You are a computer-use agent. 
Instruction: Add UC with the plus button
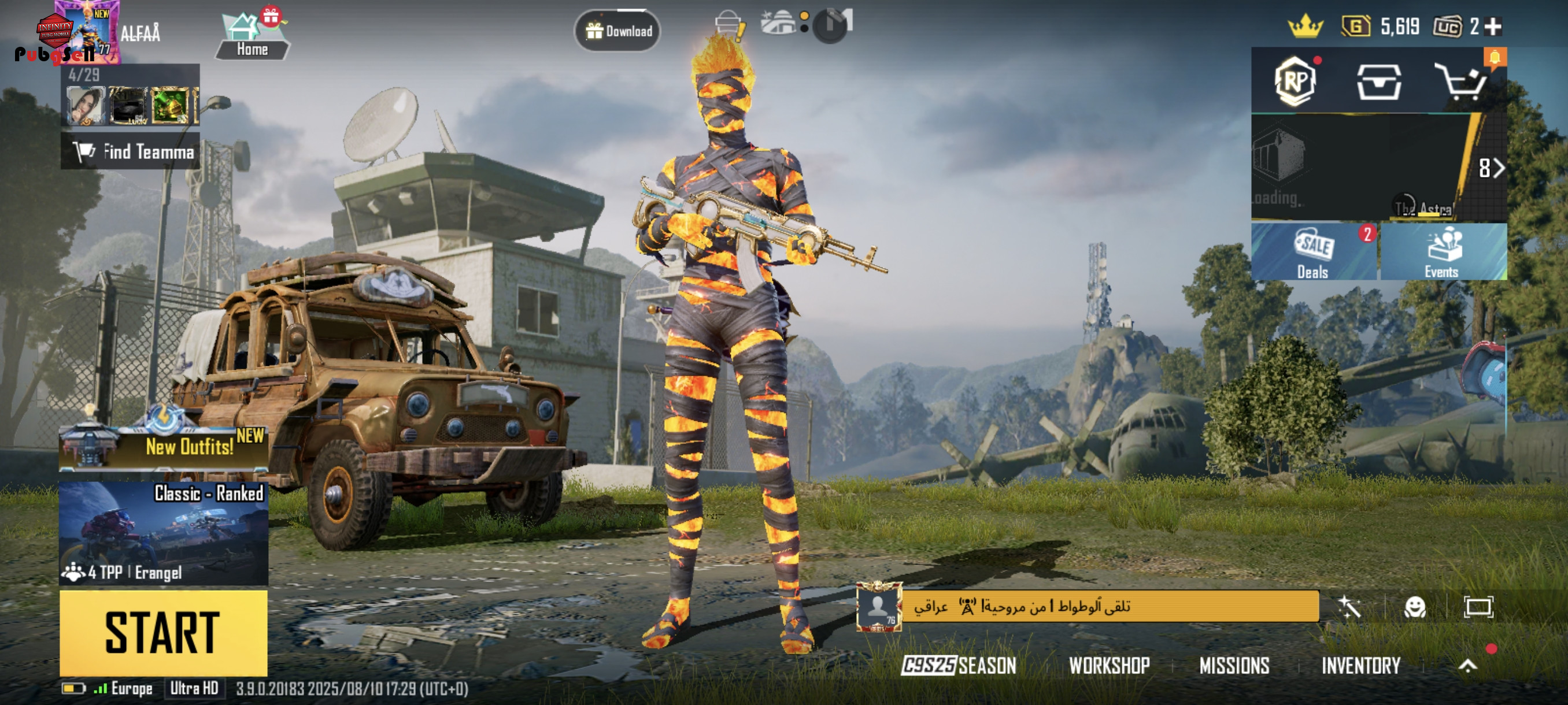pyautogui.click(x=1492, y=26)
